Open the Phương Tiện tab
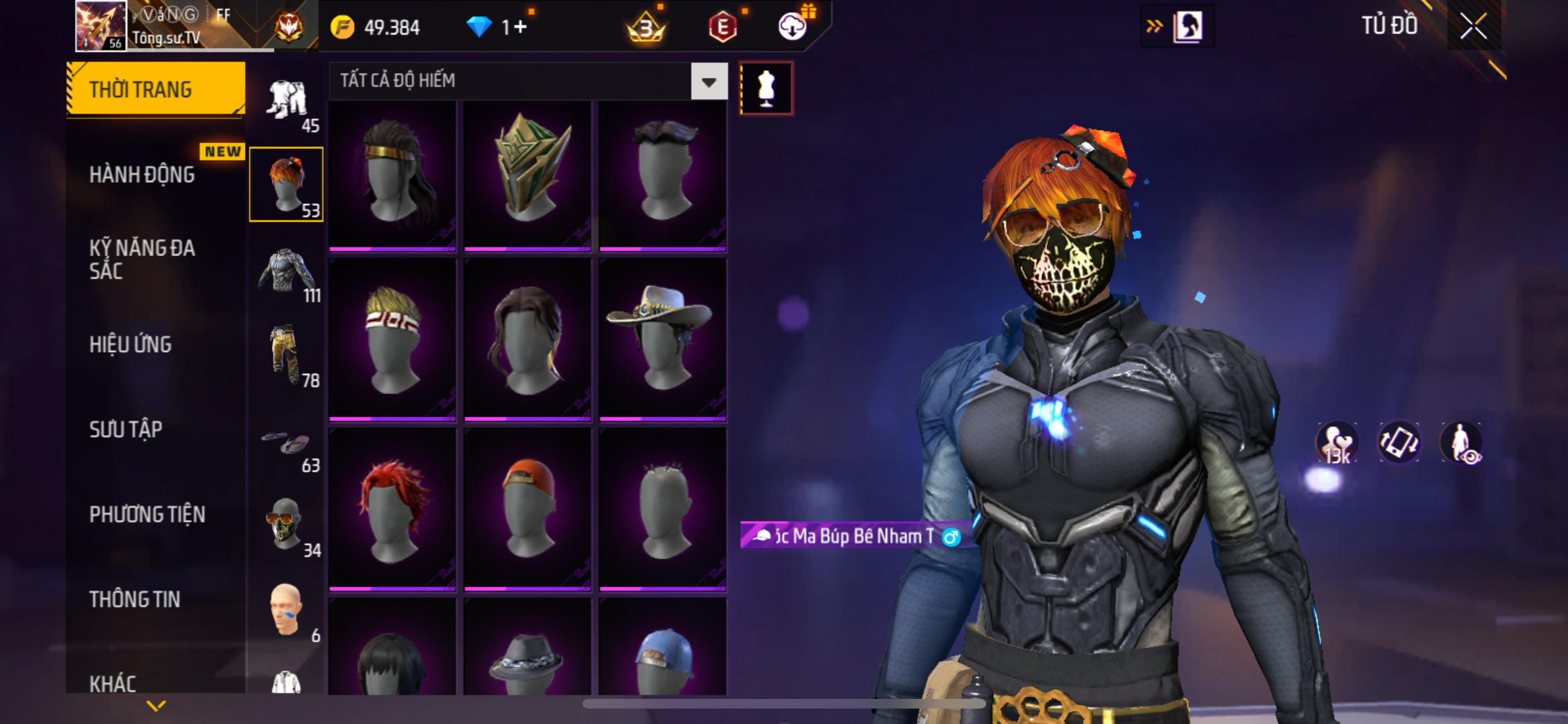Screen dimensions: 1568x724 [147, 514]
